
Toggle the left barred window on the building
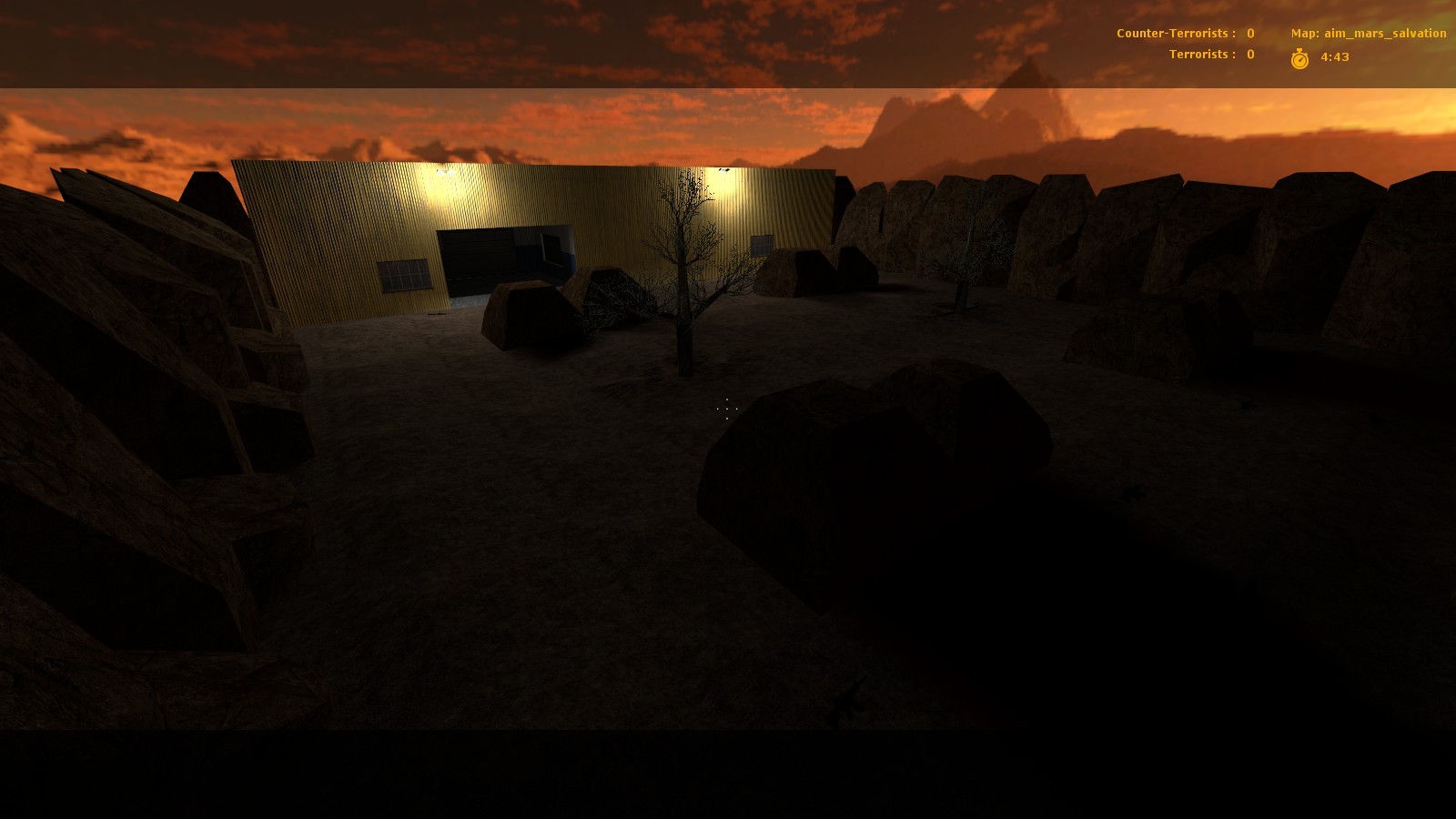pyautogui.click(x=403, y=273)
